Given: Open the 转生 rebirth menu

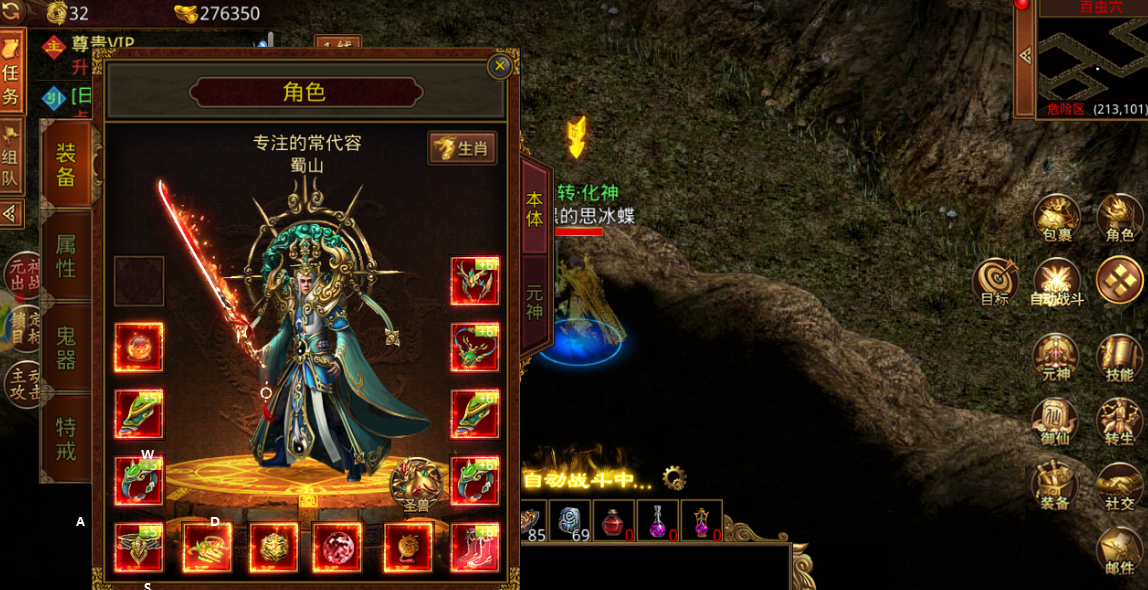Looking at the screenshot, I should pos(1119,422).
